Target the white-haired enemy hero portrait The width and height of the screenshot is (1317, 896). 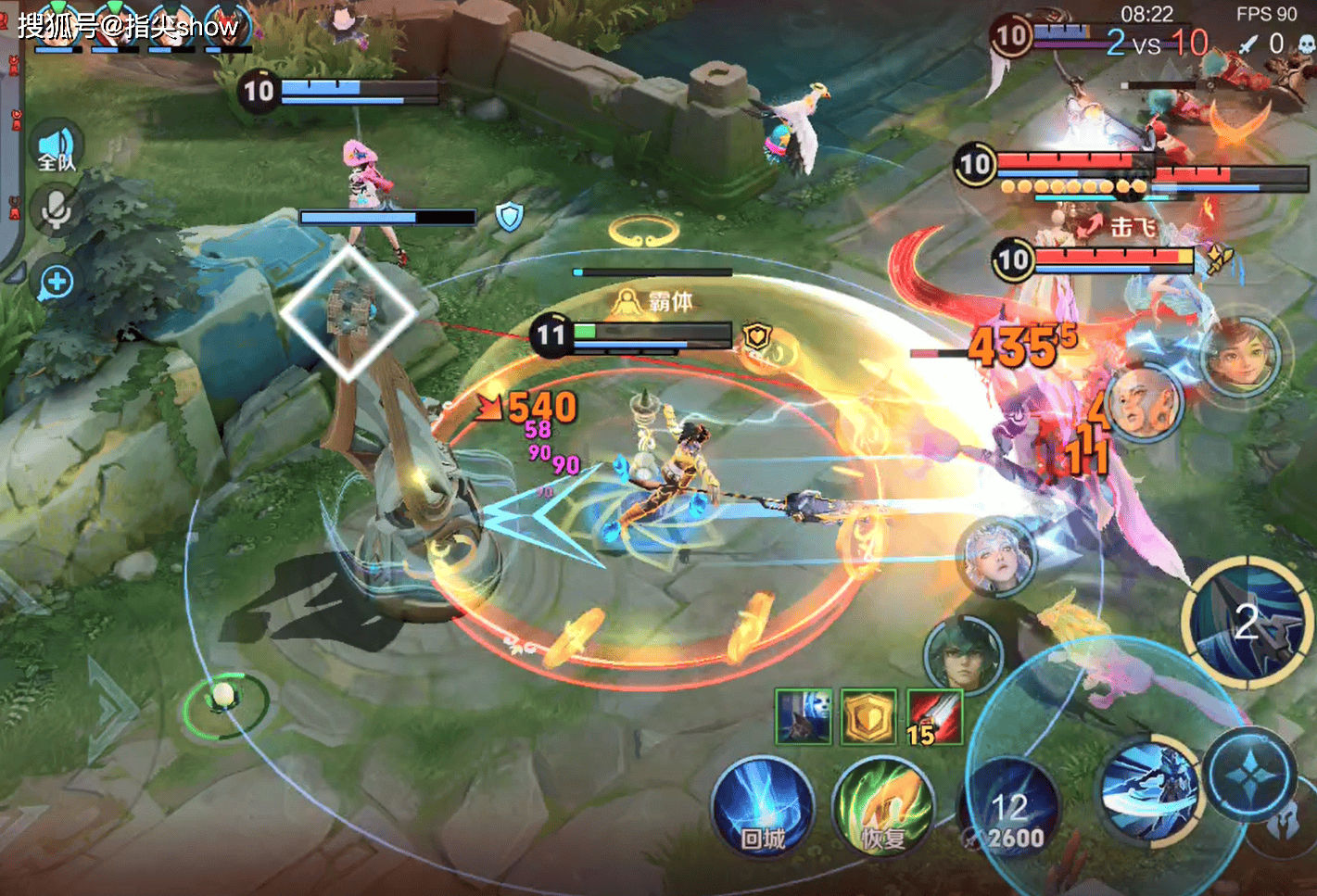pyautogui.click(x=995, y=557)
